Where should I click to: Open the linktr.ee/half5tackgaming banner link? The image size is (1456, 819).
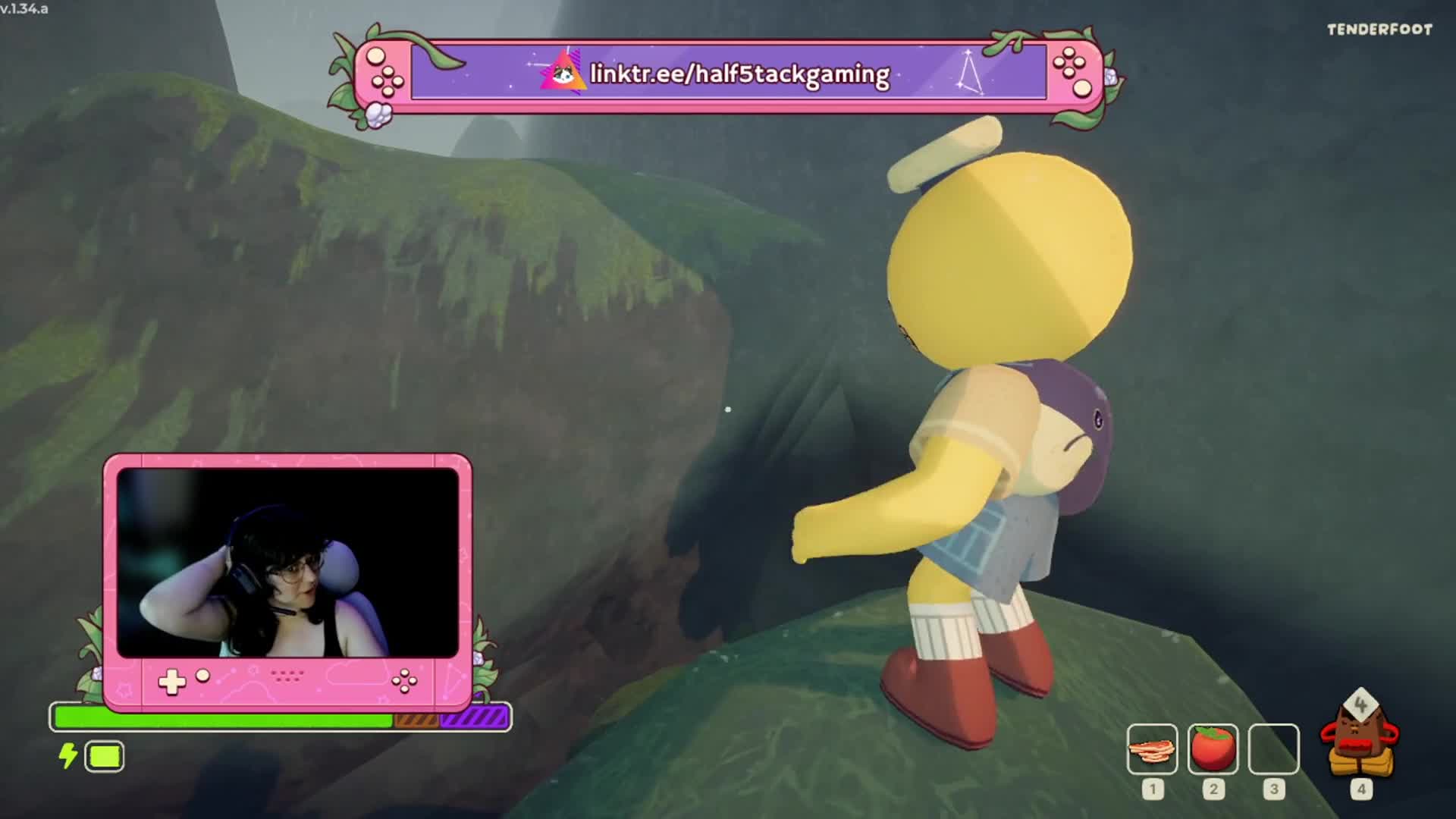coord(739,74)
